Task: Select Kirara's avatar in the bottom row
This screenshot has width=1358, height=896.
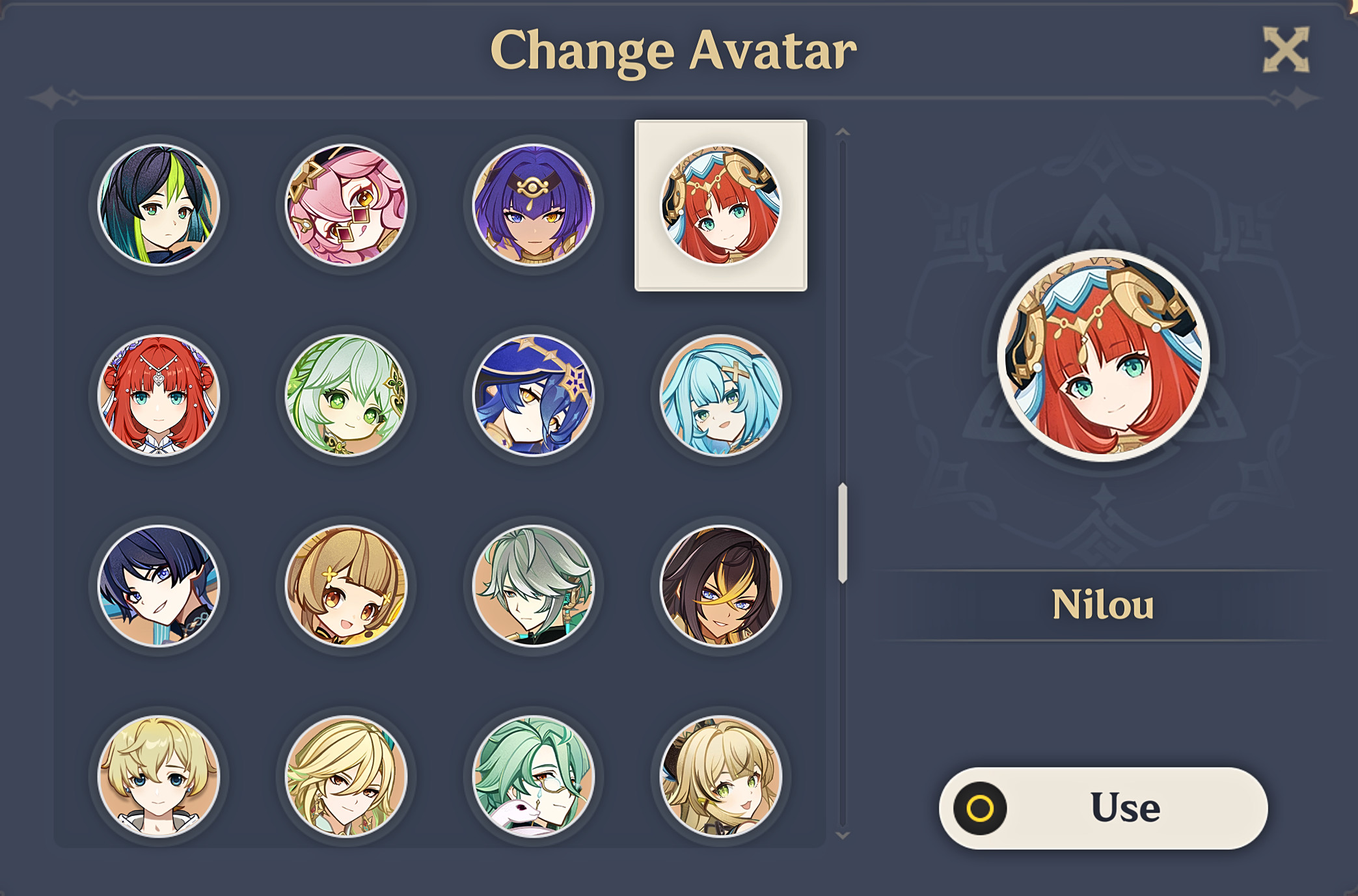Action: pos(721,781)
